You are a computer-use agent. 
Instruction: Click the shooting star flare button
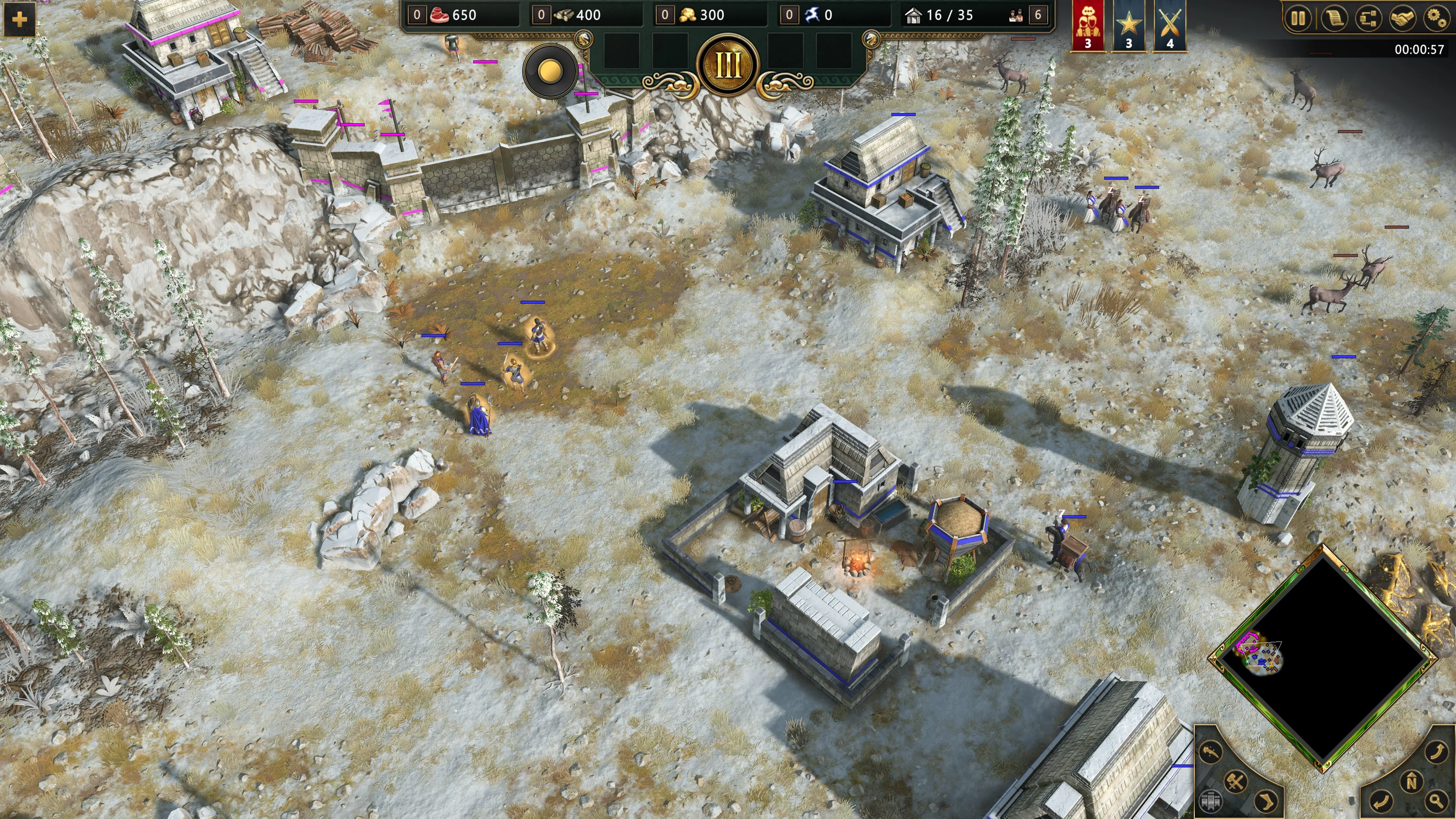(x=1210, y=752)
